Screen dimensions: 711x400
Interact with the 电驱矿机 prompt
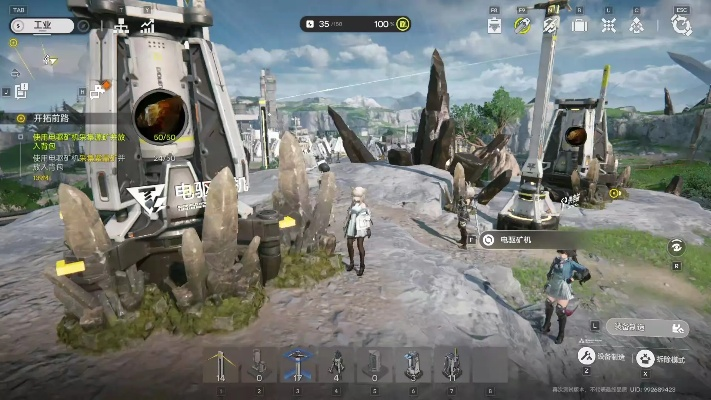click(520, 240)
